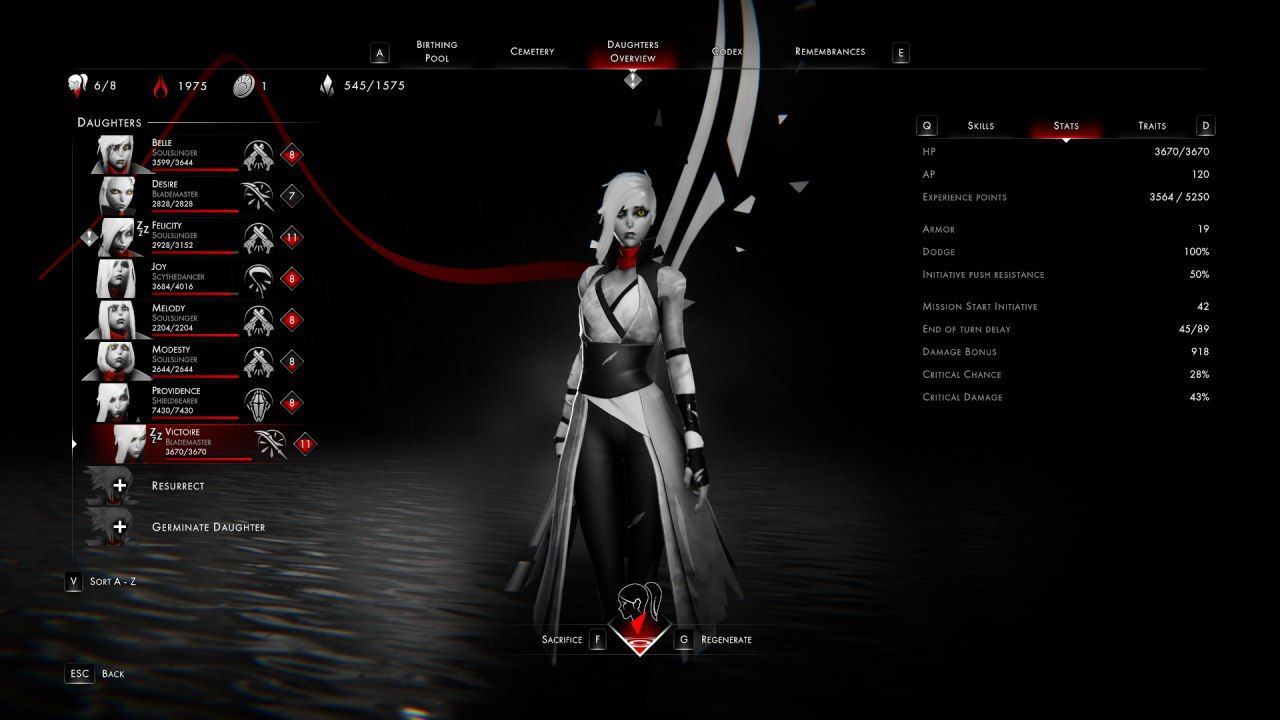Screen dimensions: 1280x720
Task: Go to the Cemetery tab
Action: [531, 51]
